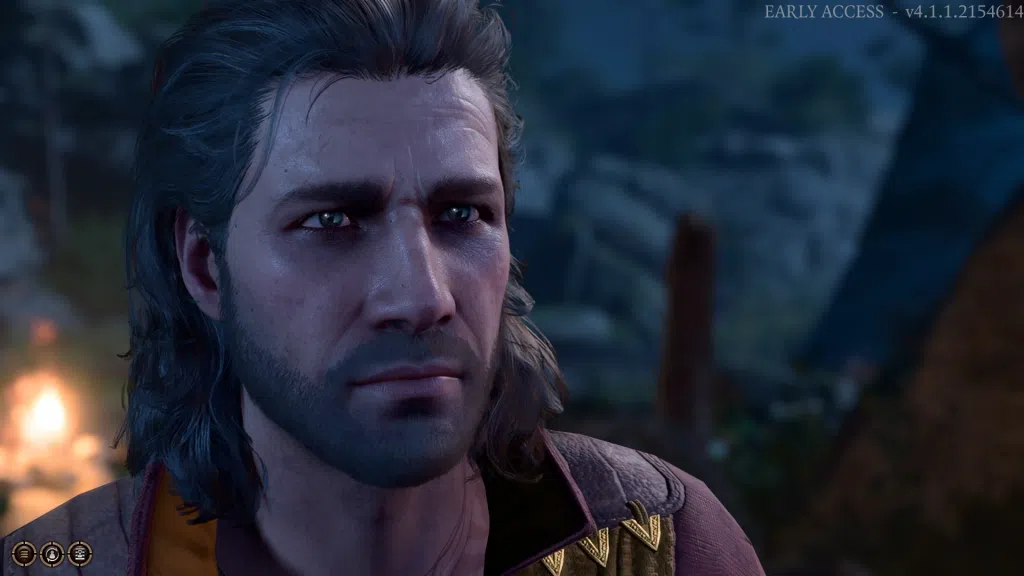Open the dialogue history with the stacked-lines icon
Image resolution: width=1024 pixels, height=576 pixels.
(x=24, y=552)
